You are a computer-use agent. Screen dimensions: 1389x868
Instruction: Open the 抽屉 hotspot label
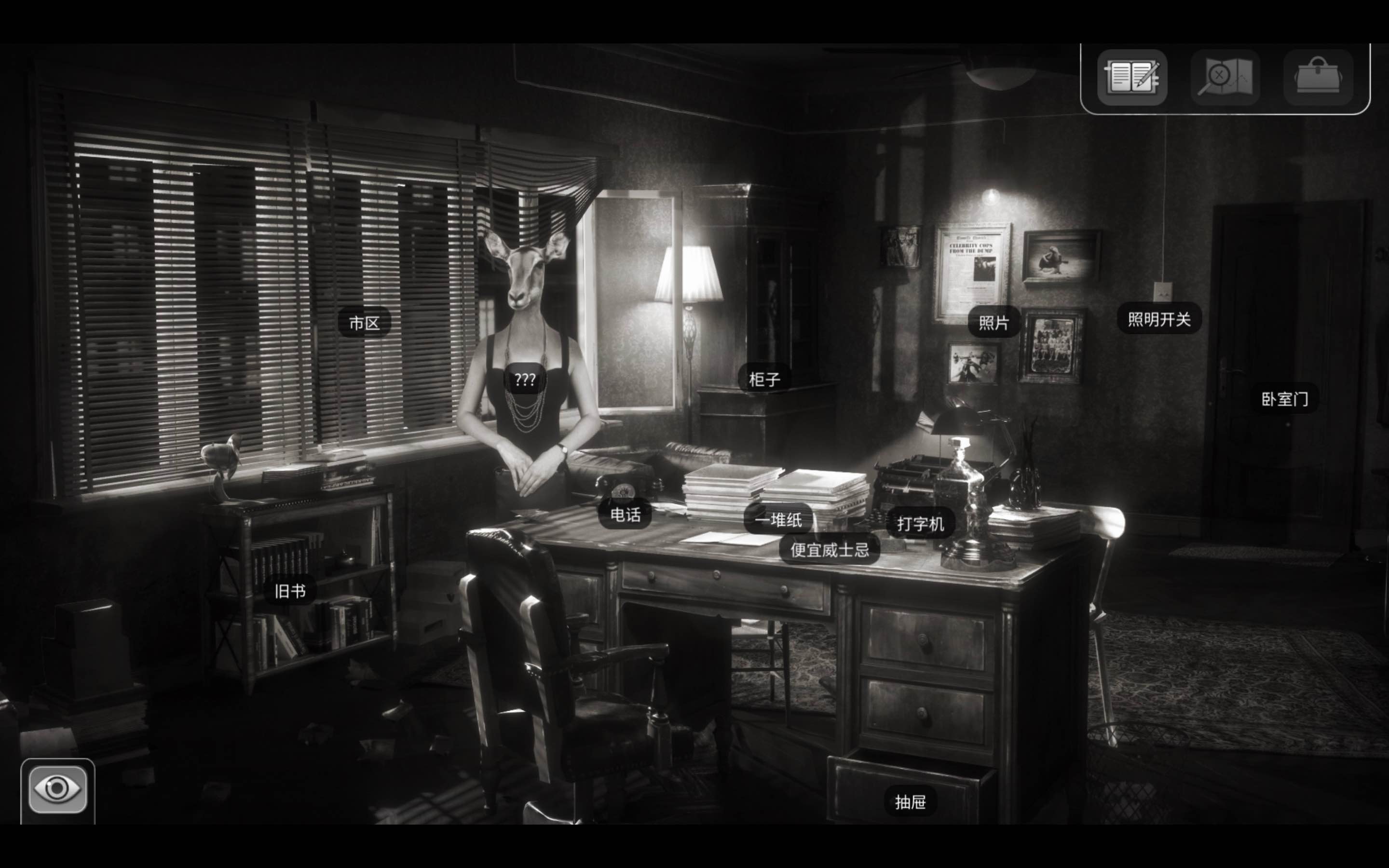[910, 802]
